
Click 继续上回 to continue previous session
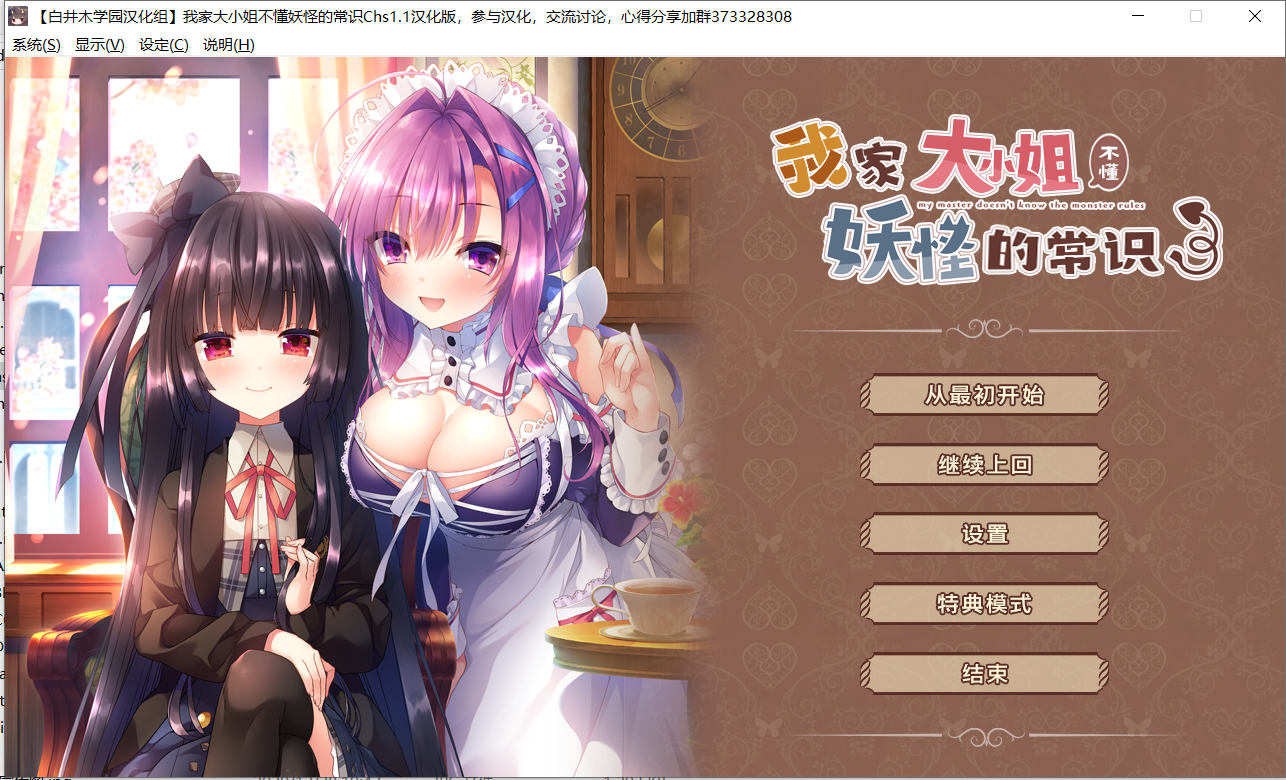(985, 464)
